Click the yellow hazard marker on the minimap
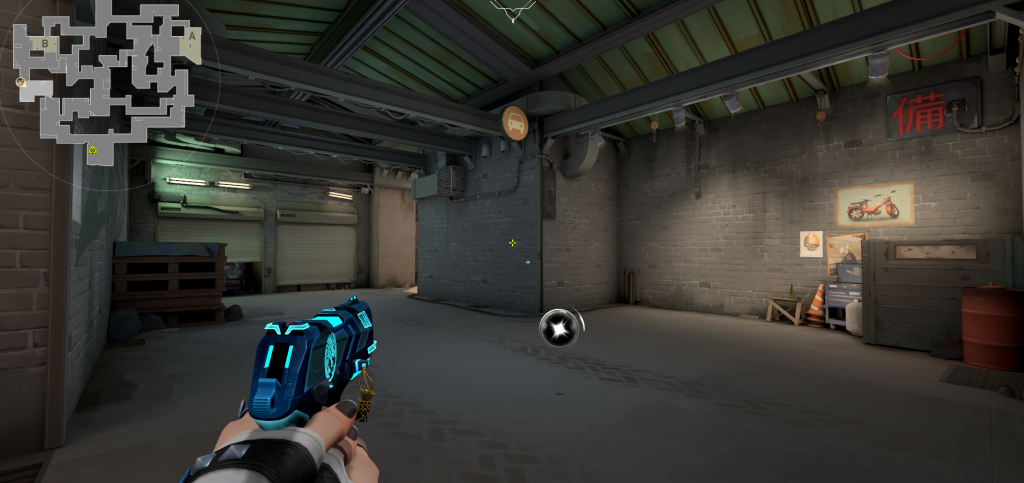The height and width of the screenshot is (483, 1024). coord(92,150)
